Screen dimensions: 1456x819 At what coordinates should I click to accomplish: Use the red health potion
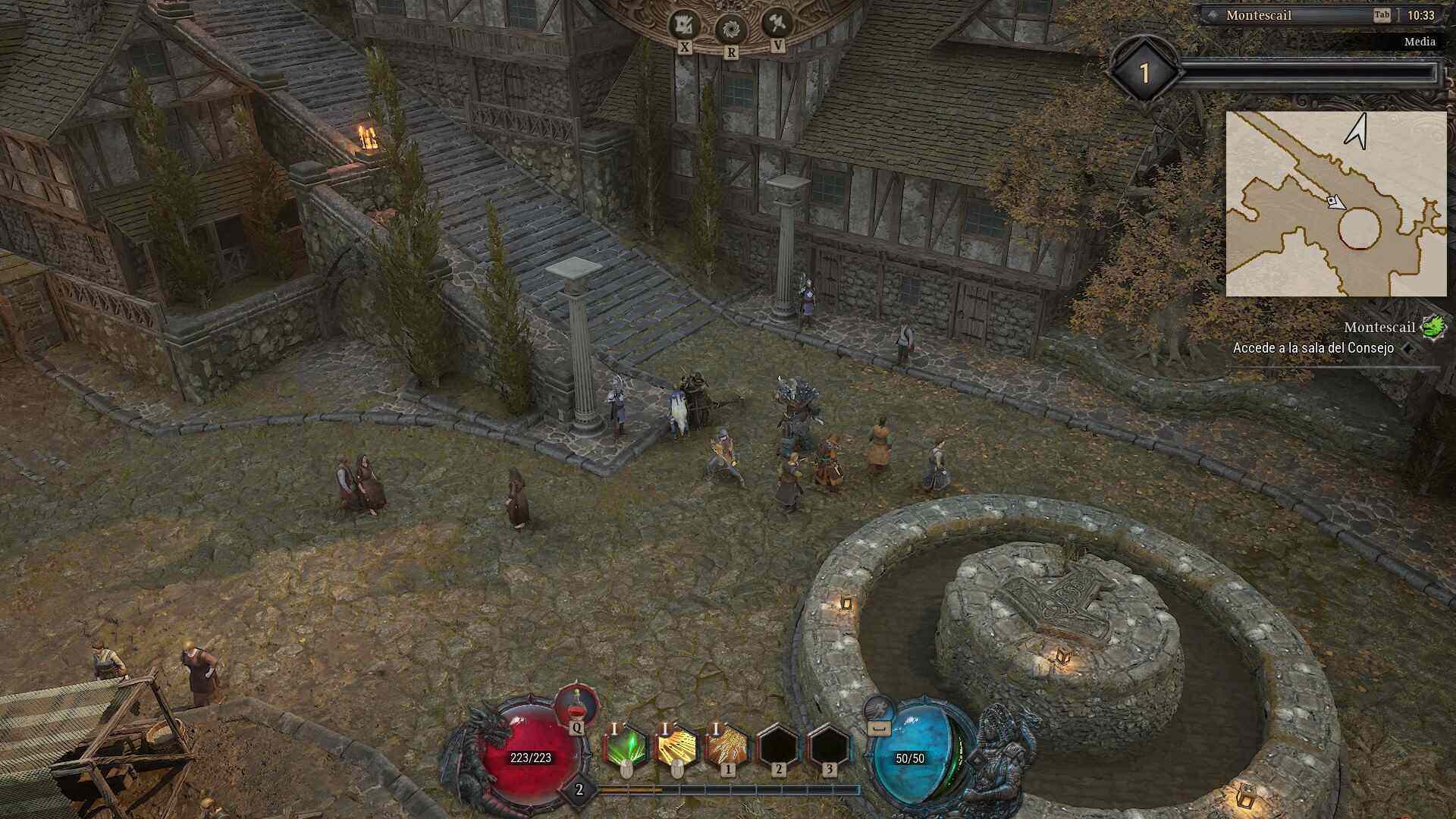tap(576, 705)
